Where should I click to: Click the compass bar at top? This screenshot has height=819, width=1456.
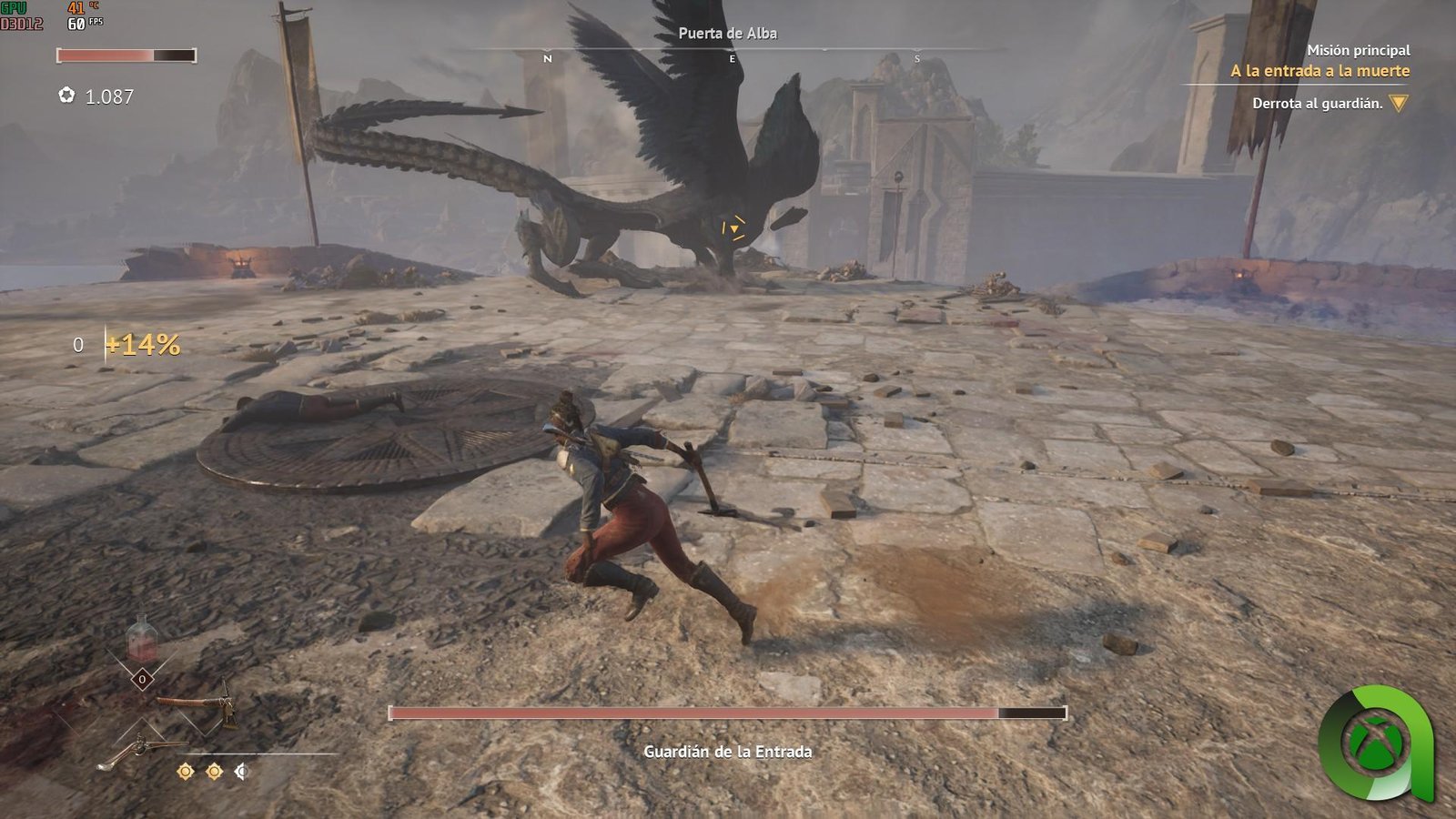731,55
